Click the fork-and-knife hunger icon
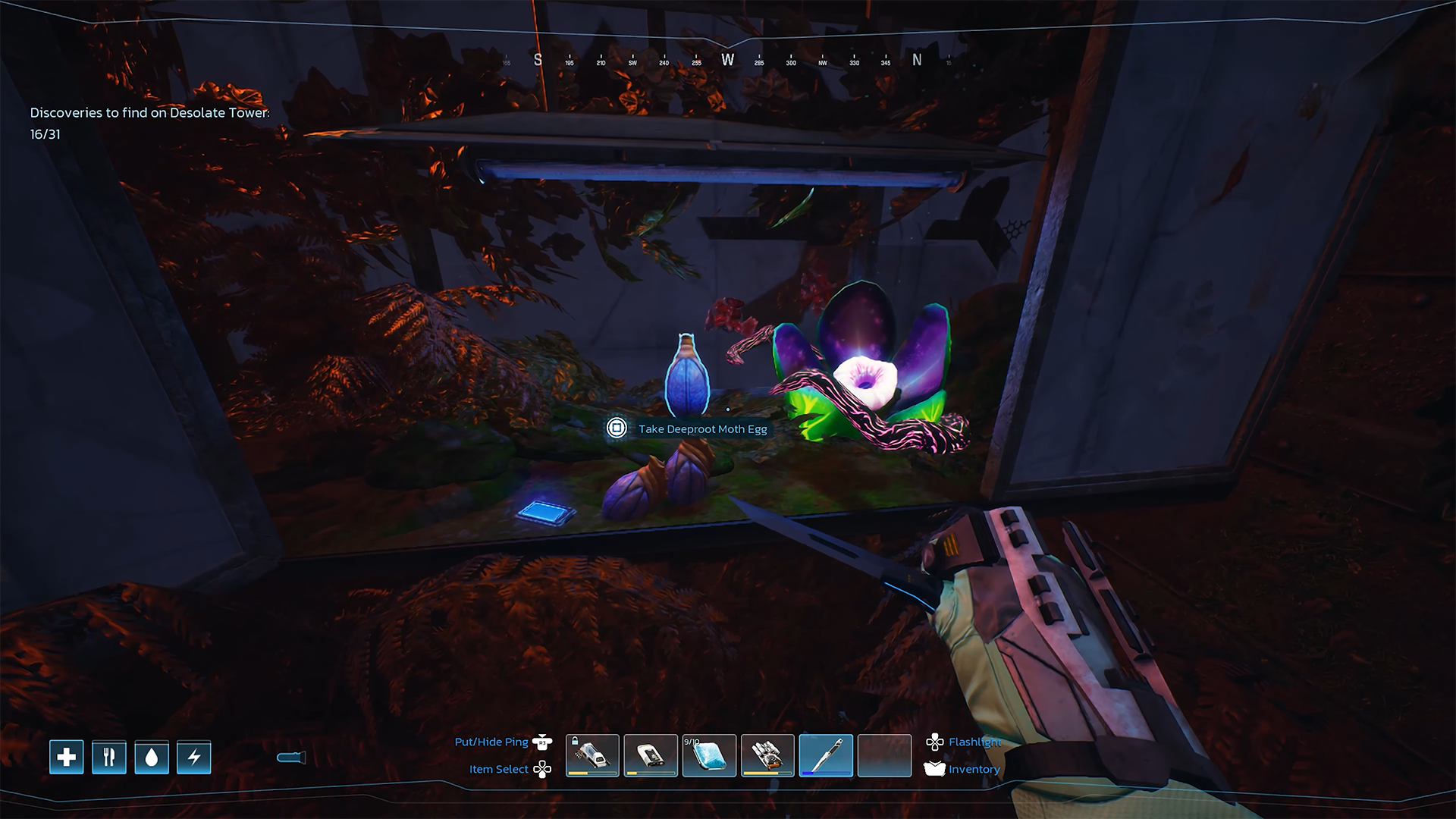This screenshot has height=819, width=1456. (x=109, y=757)
